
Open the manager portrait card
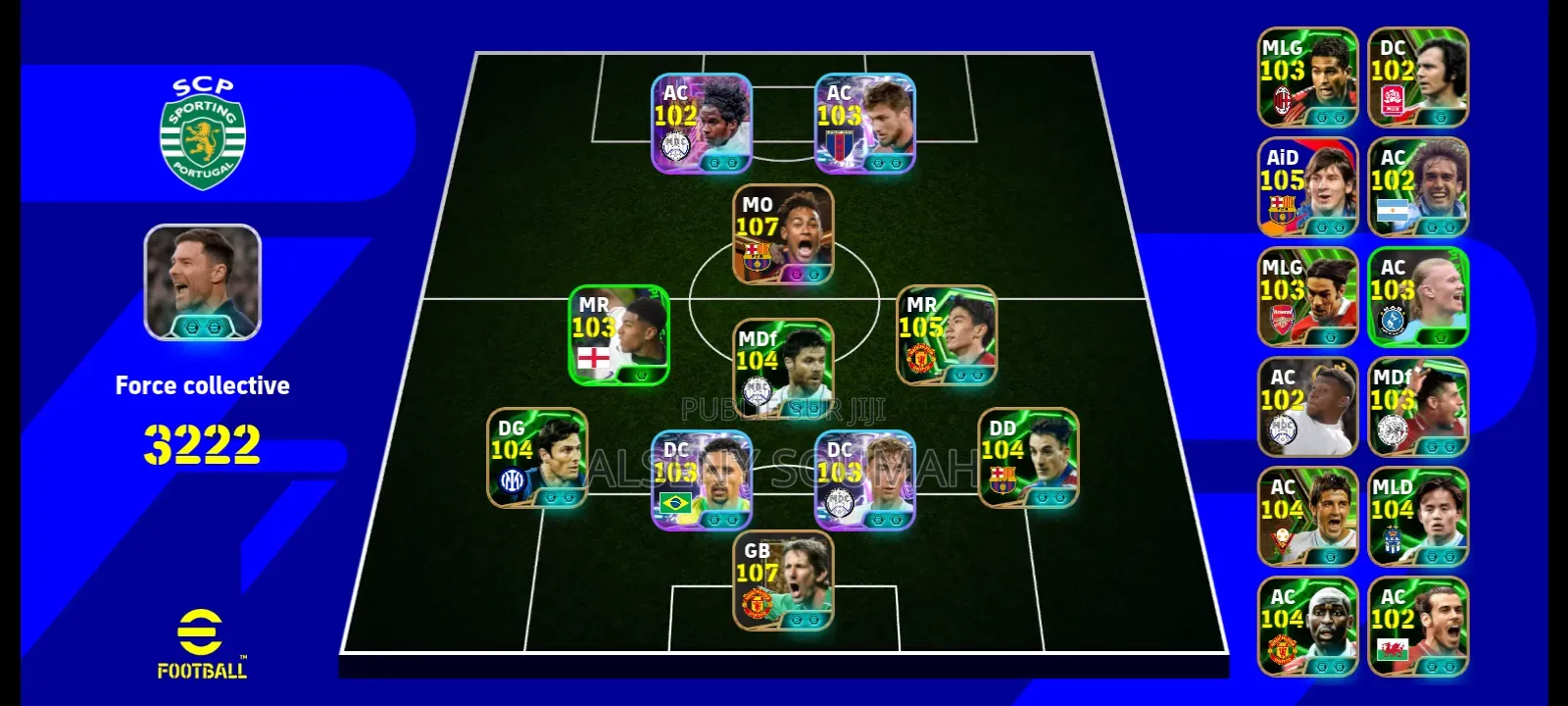click(x=203, y=282)
